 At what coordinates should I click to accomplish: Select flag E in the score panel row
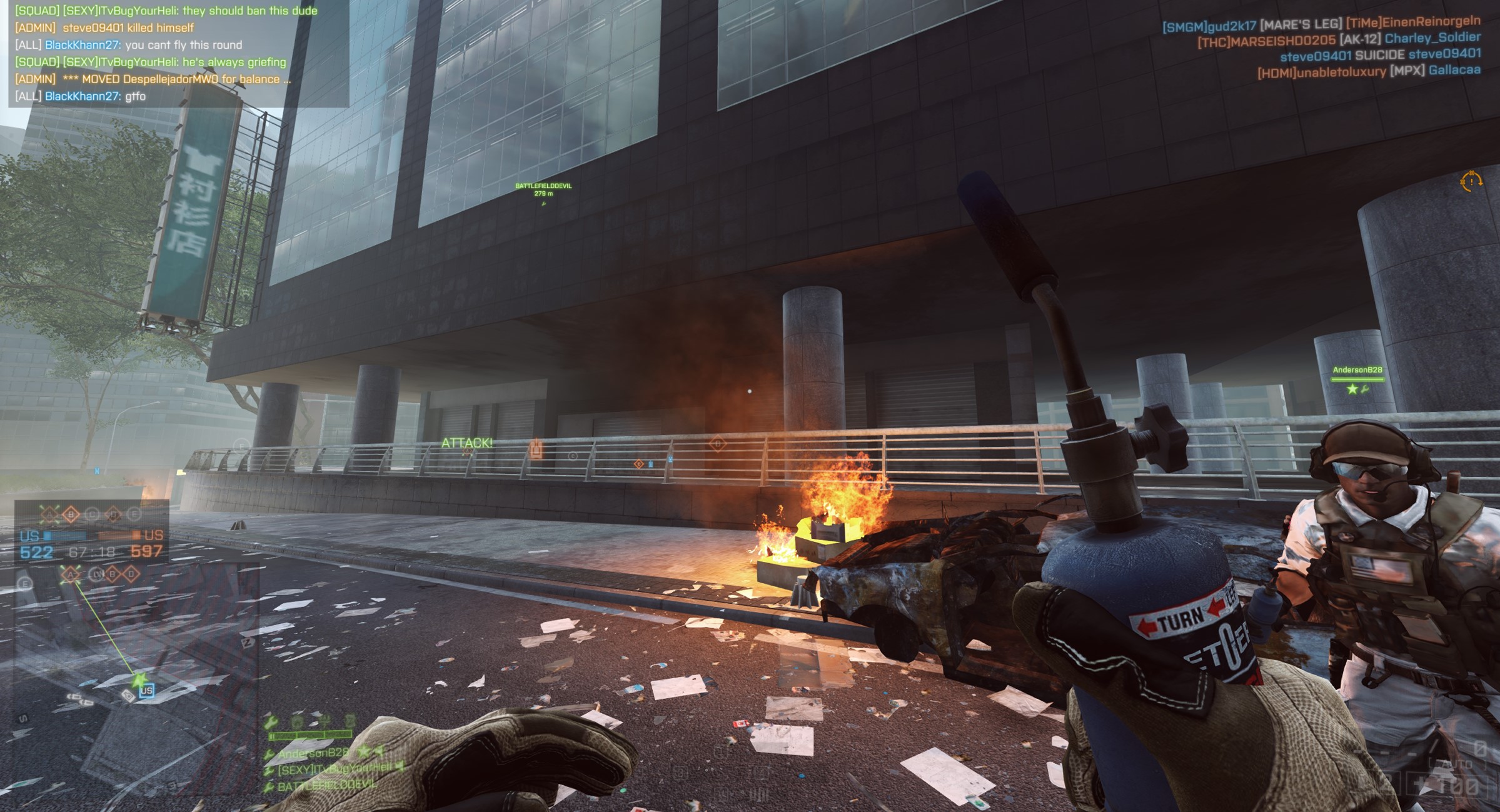(134, 514)
